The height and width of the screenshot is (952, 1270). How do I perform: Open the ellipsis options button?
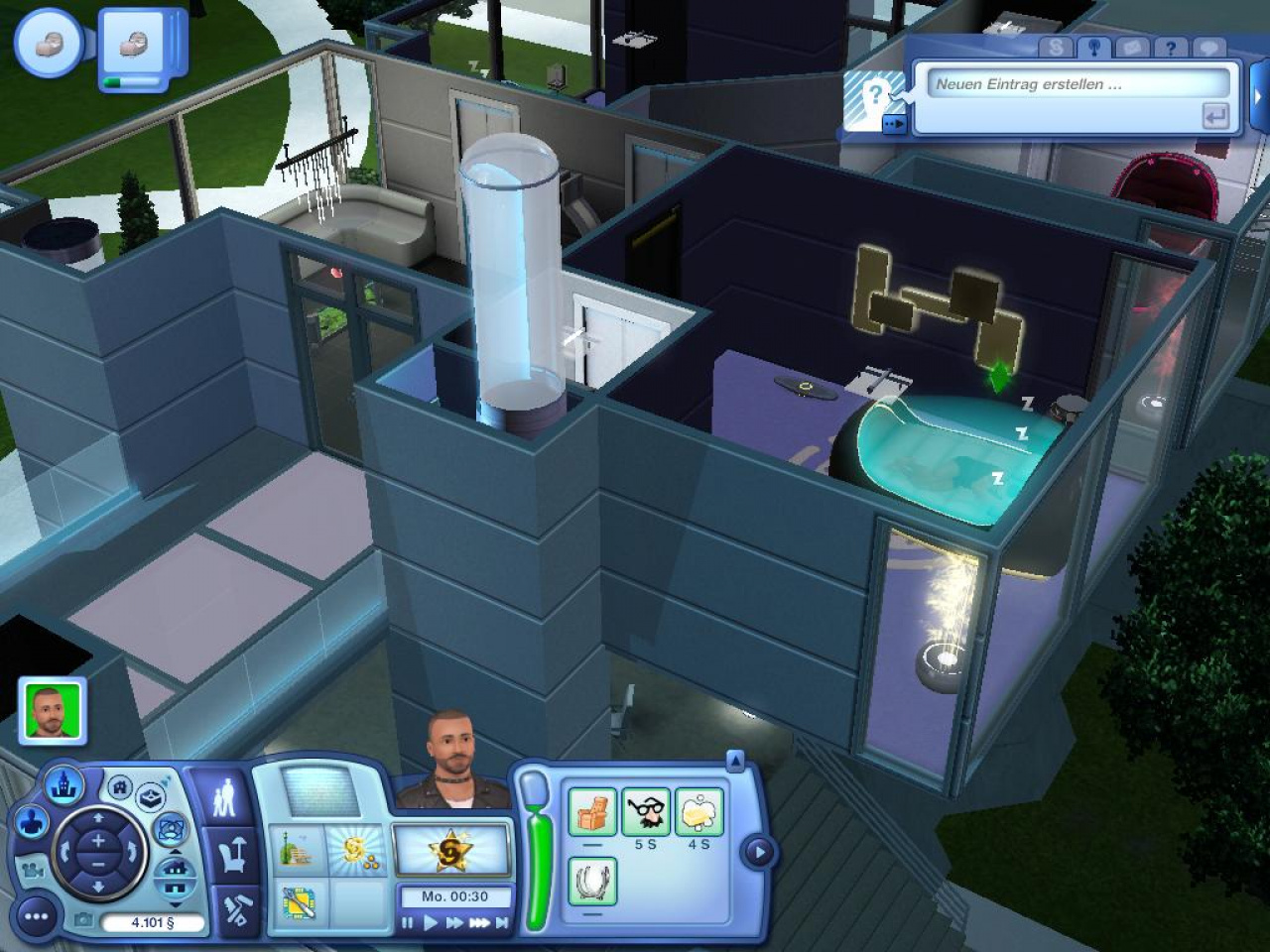pos(36,918)
